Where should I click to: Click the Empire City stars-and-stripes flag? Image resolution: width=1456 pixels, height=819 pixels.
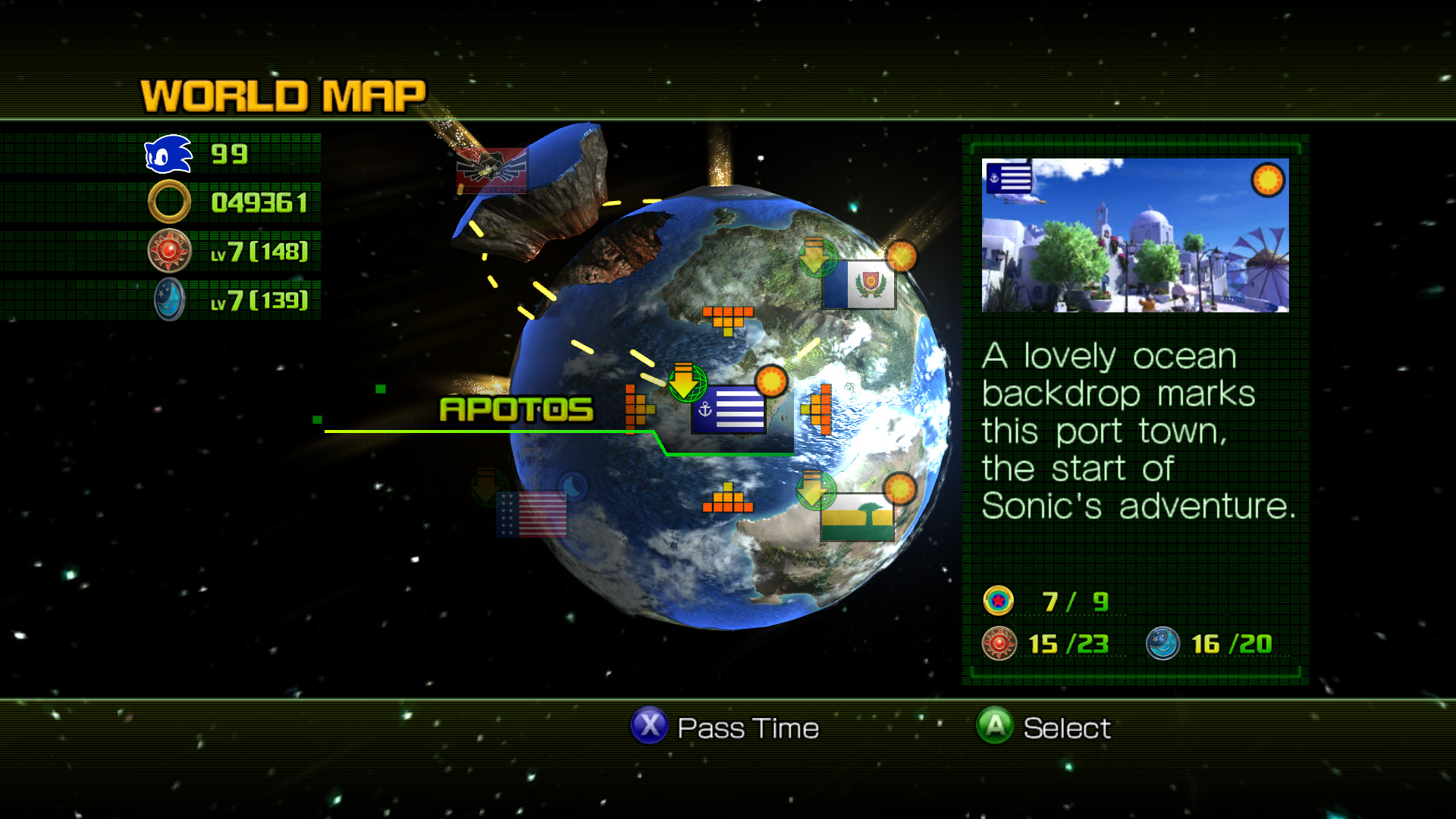pos(531,516)
